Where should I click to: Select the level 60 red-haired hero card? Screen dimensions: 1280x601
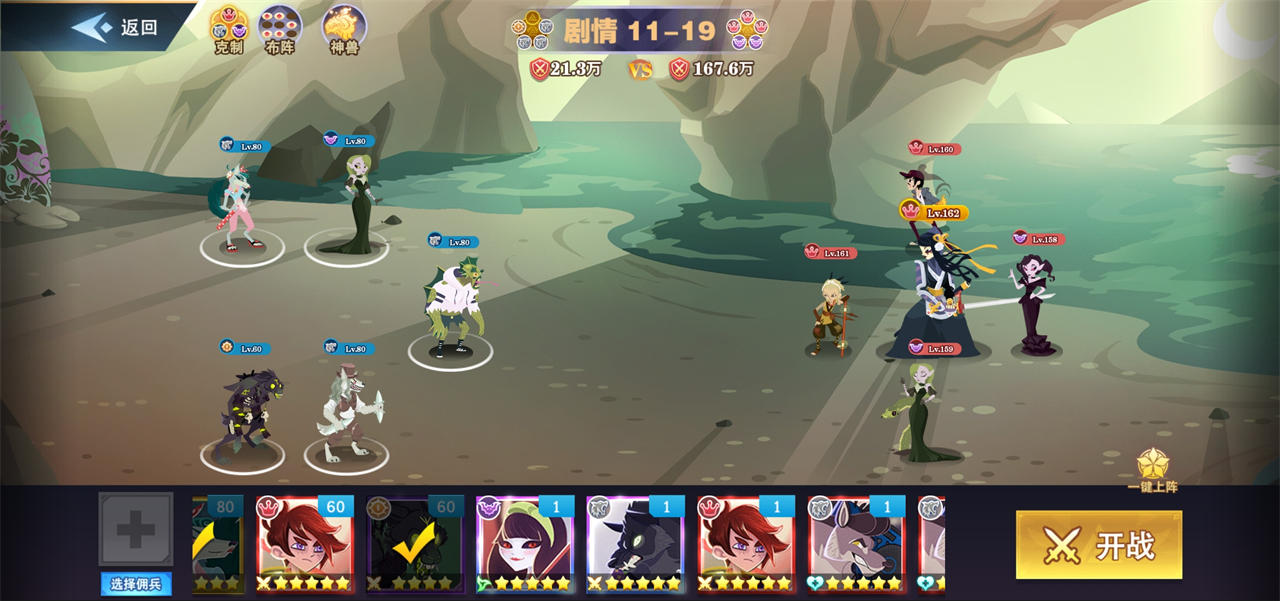pos(304,542)
